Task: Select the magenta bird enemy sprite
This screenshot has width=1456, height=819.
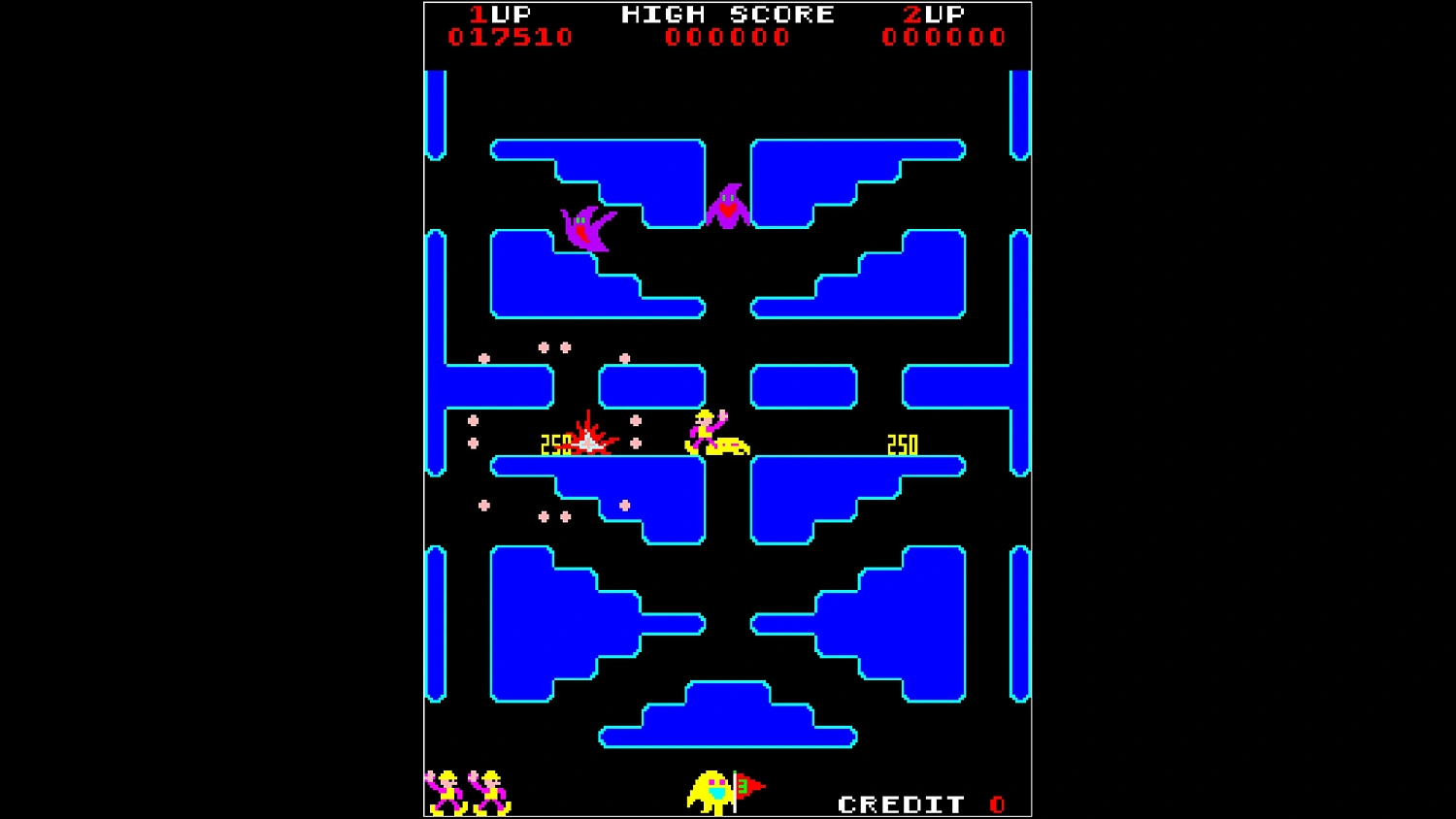Action: pyautogui.click(x=585, y=228)
